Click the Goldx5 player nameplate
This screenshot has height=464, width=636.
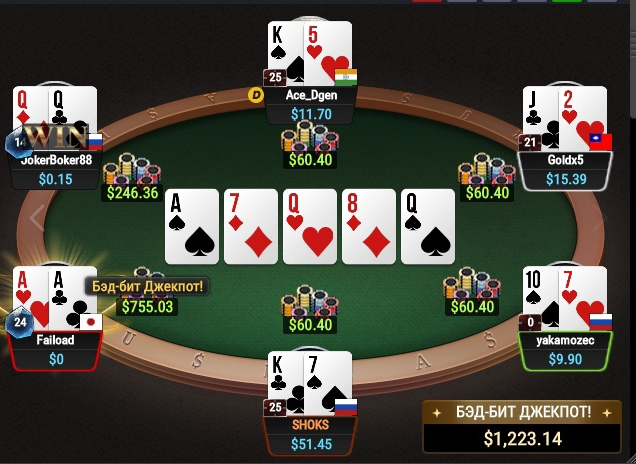tap(566, 169)
